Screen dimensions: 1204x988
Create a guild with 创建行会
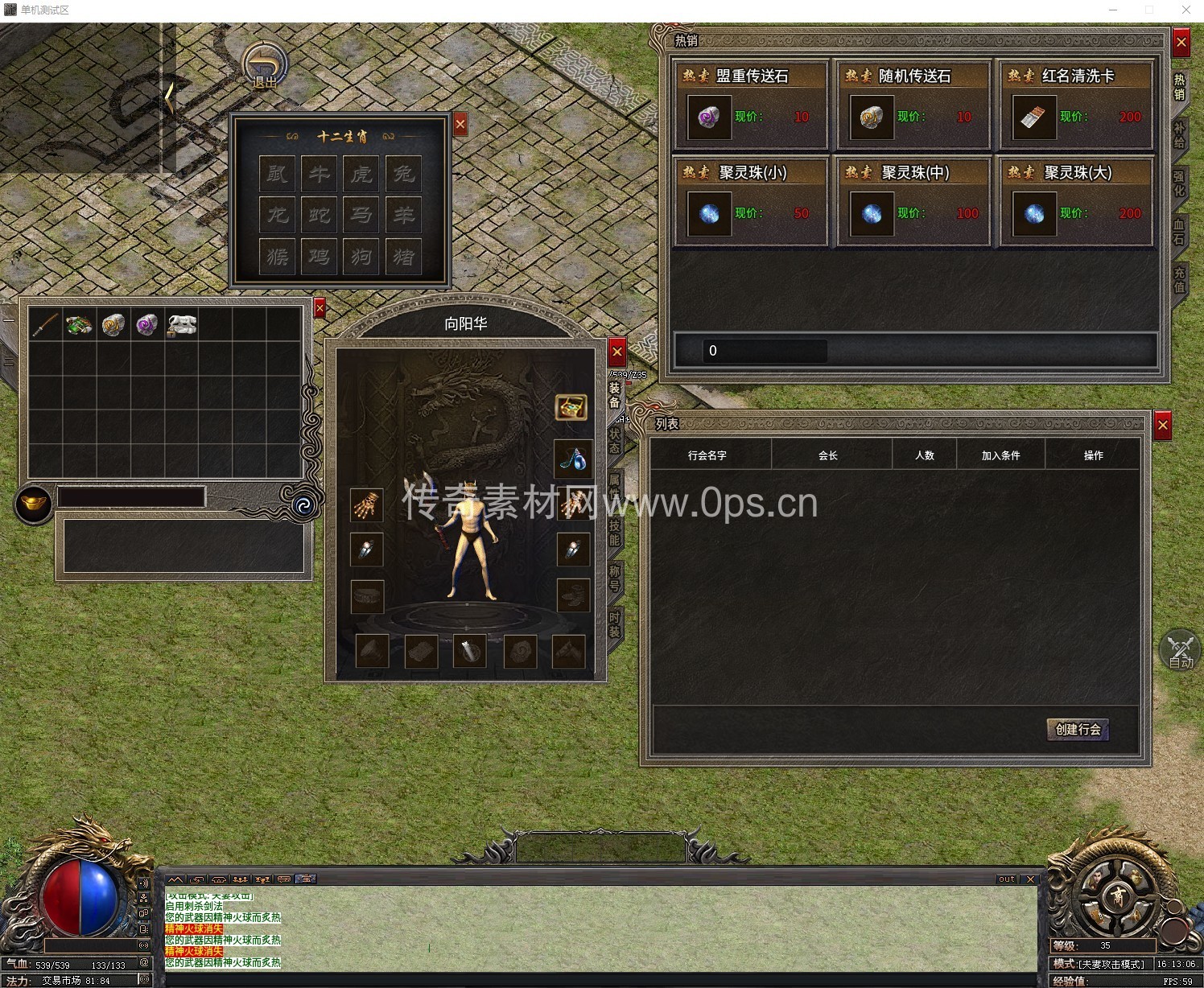[1078, 729]
